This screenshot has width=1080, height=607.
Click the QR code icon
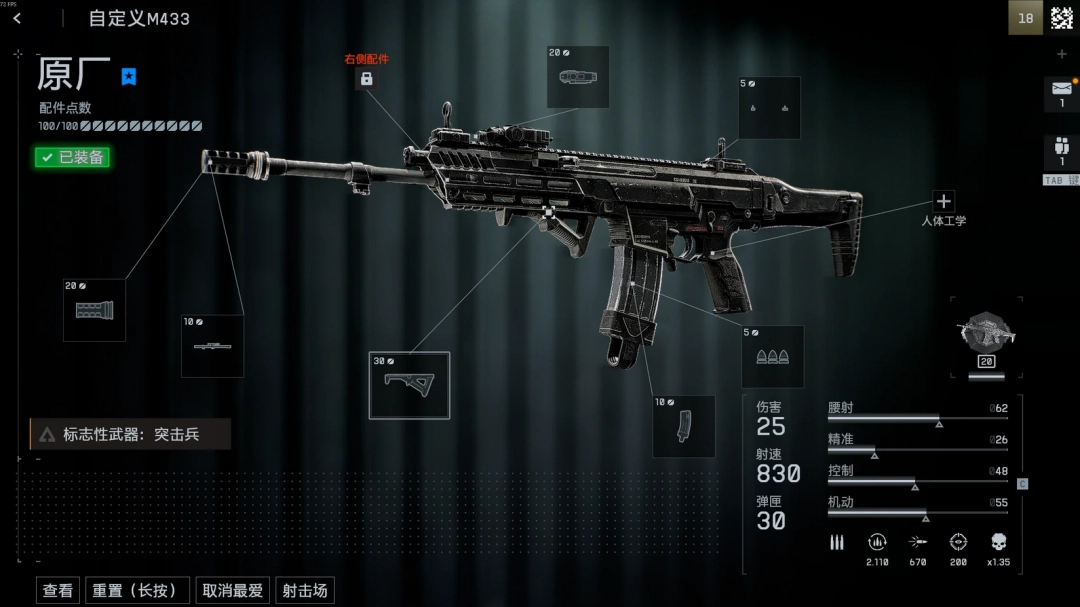(x=1061, y=18)
